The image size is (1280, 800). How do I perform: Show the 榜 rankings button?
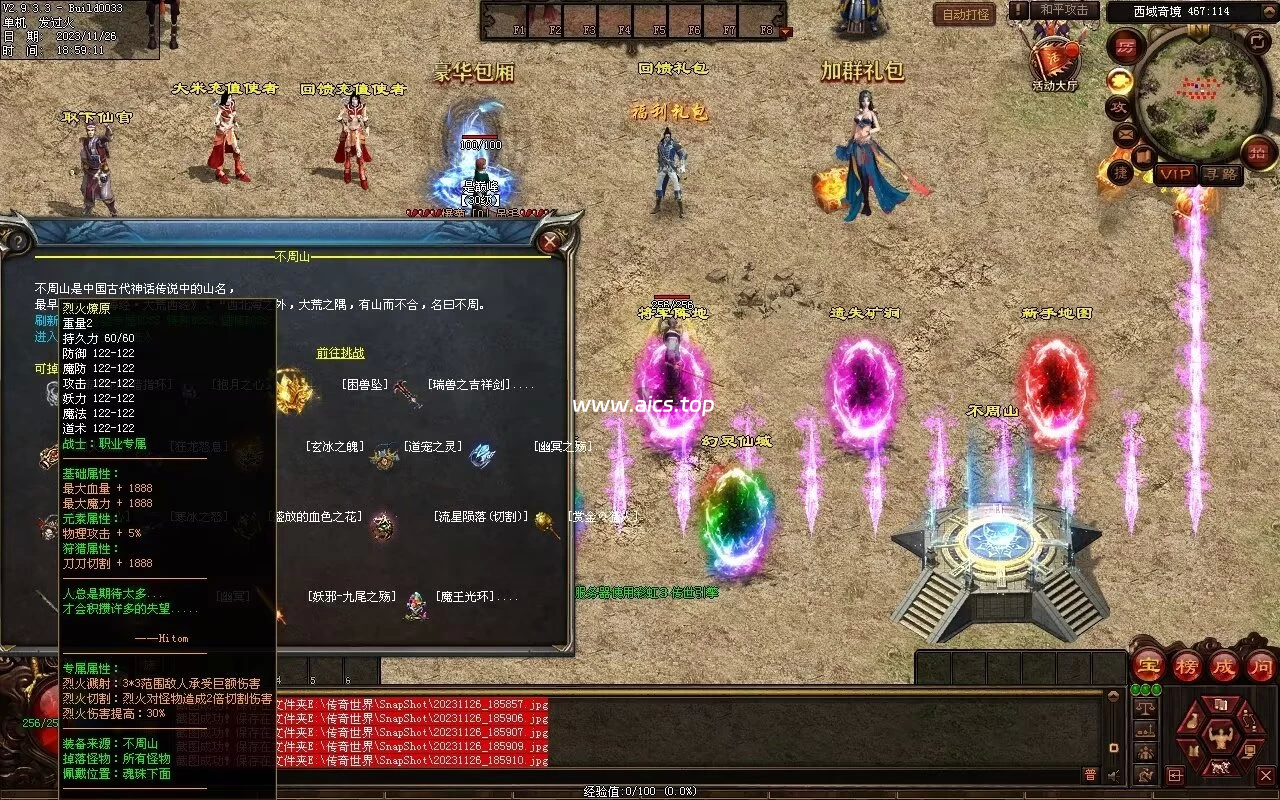(1187, 665)
